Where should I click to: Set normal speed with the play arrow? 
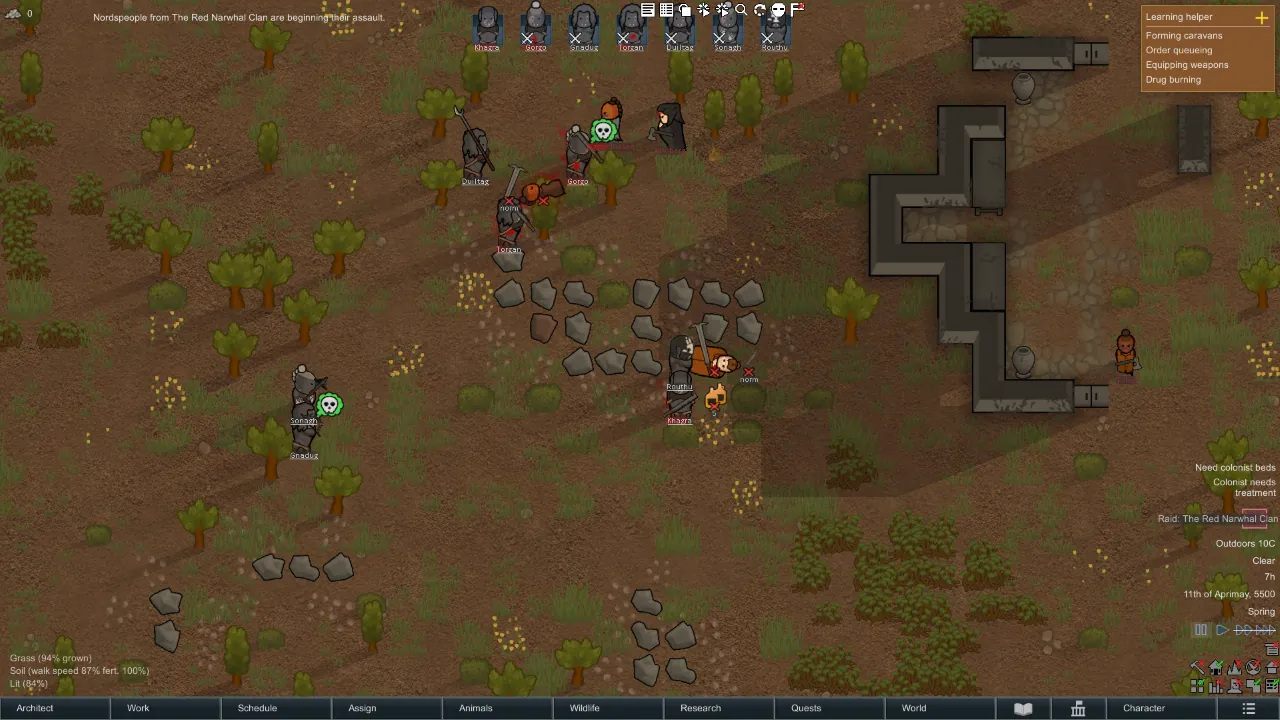[x=1222, y=630]
